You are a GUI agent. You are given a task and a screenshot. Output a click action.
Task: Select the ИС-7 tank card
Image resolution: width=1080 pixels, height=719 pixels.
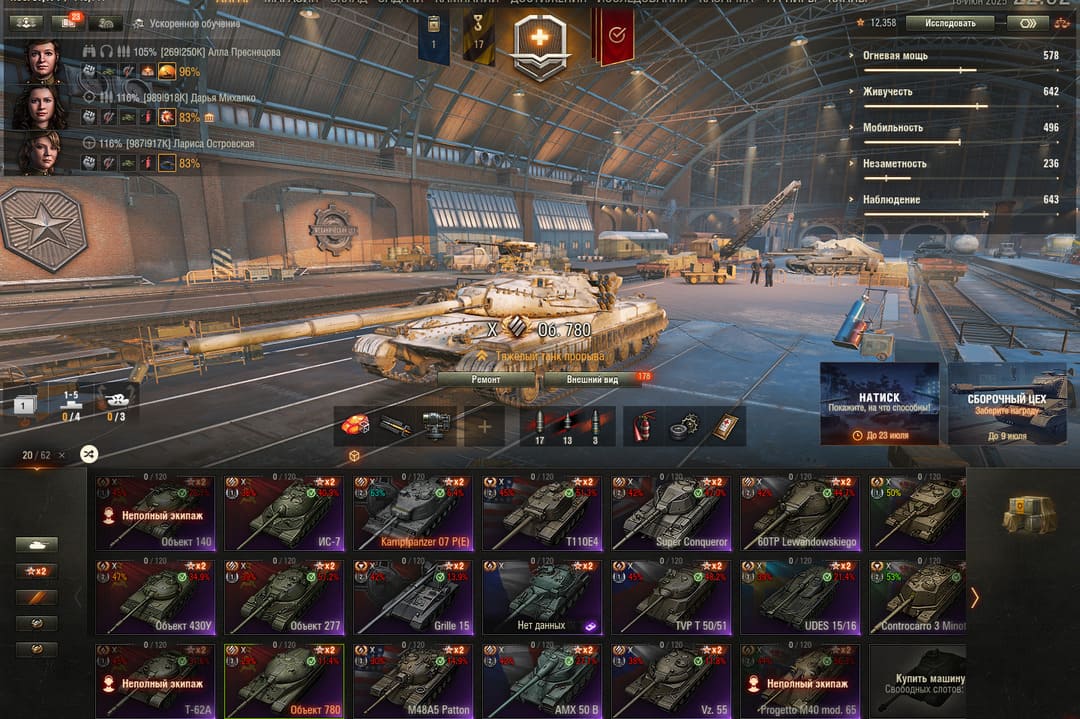(x=284, y=513)
